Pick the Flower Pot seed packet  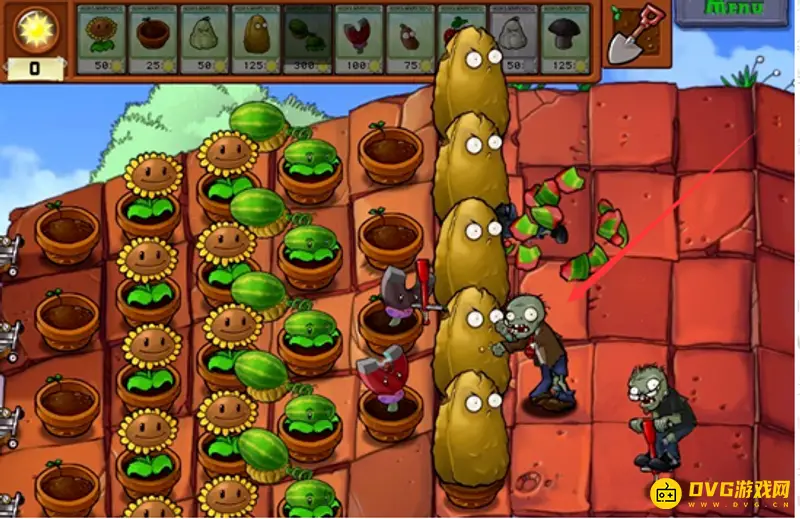coord(153,38)
